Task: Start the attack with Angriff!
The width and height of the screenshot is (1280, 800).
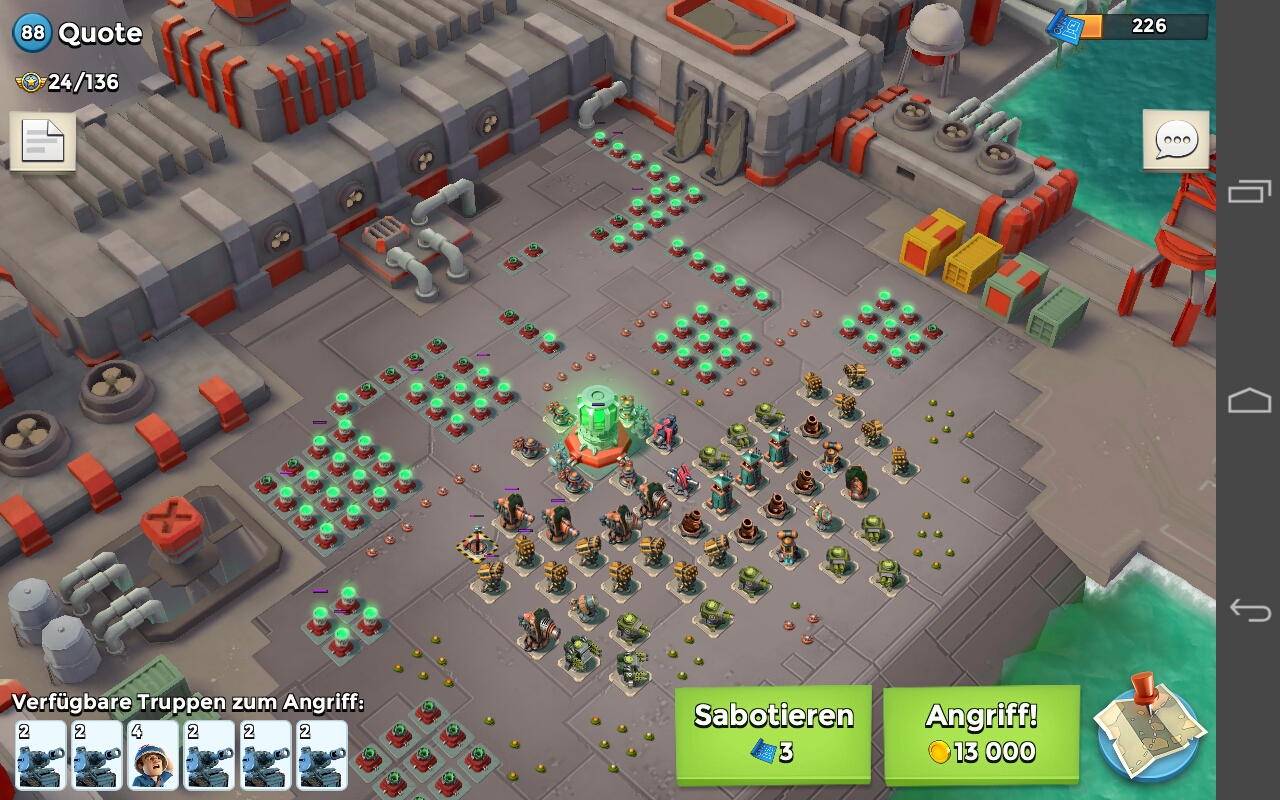Action: pyautogui.click(x=981, y=733)
